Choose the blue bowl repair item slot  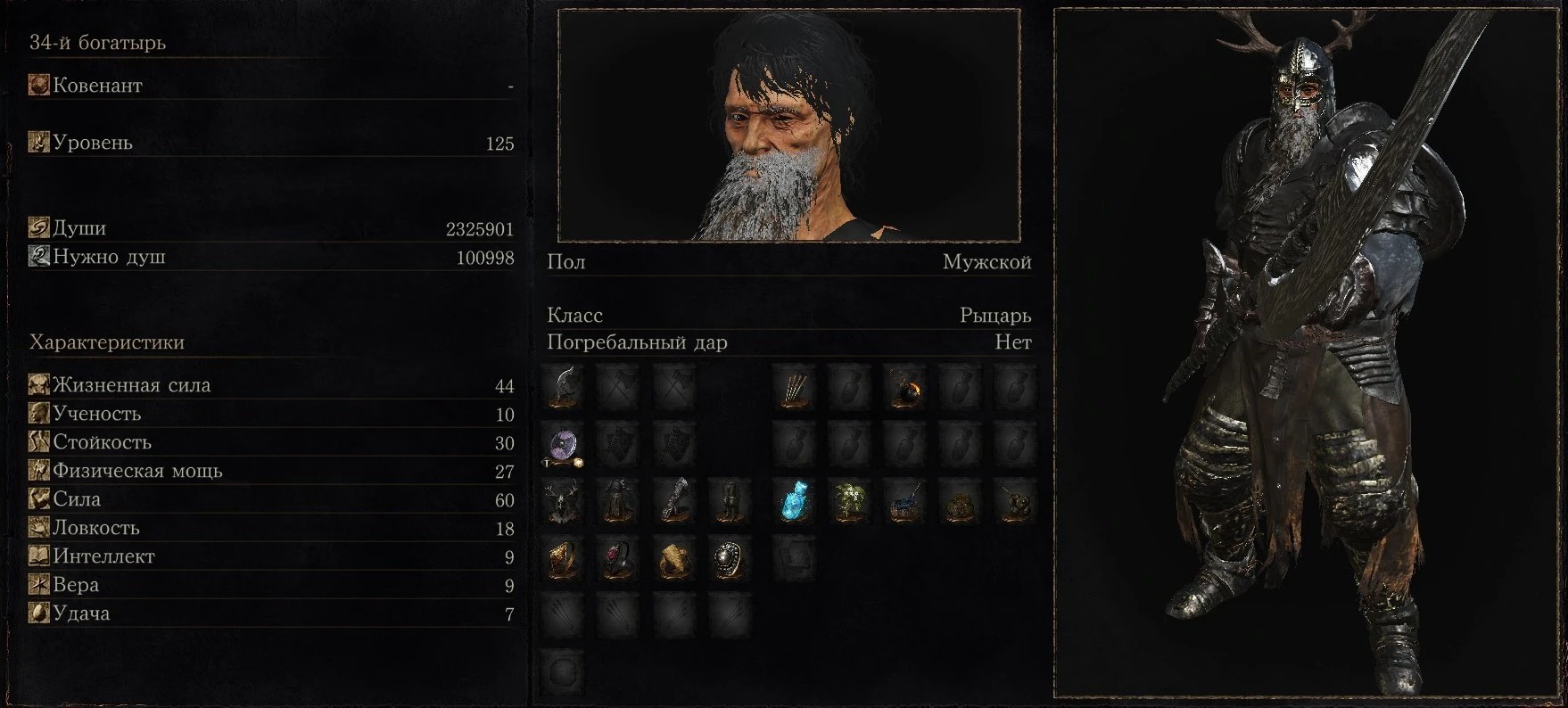pos(904,501)
